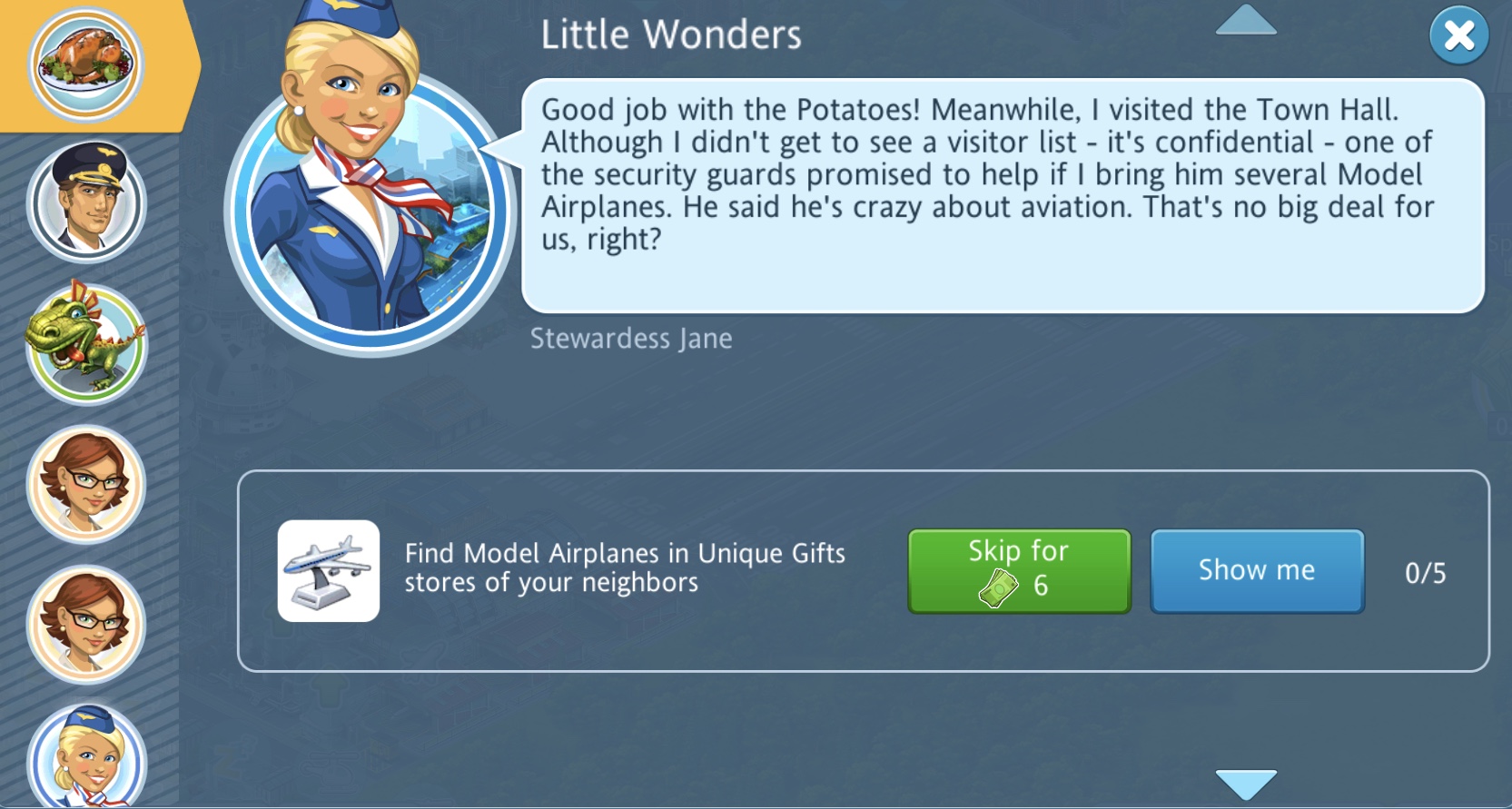Skip the task for 6 cash
Viewport: 1512px width, 809px height.
[x=1019, y=571]
